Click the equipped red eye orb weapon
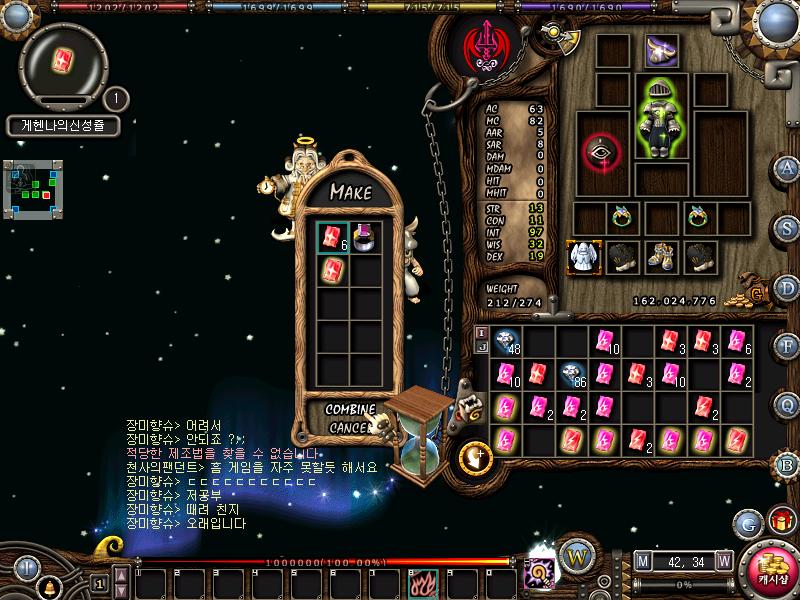The height and width of the screenshot is (600, 800). click(602, 152)
